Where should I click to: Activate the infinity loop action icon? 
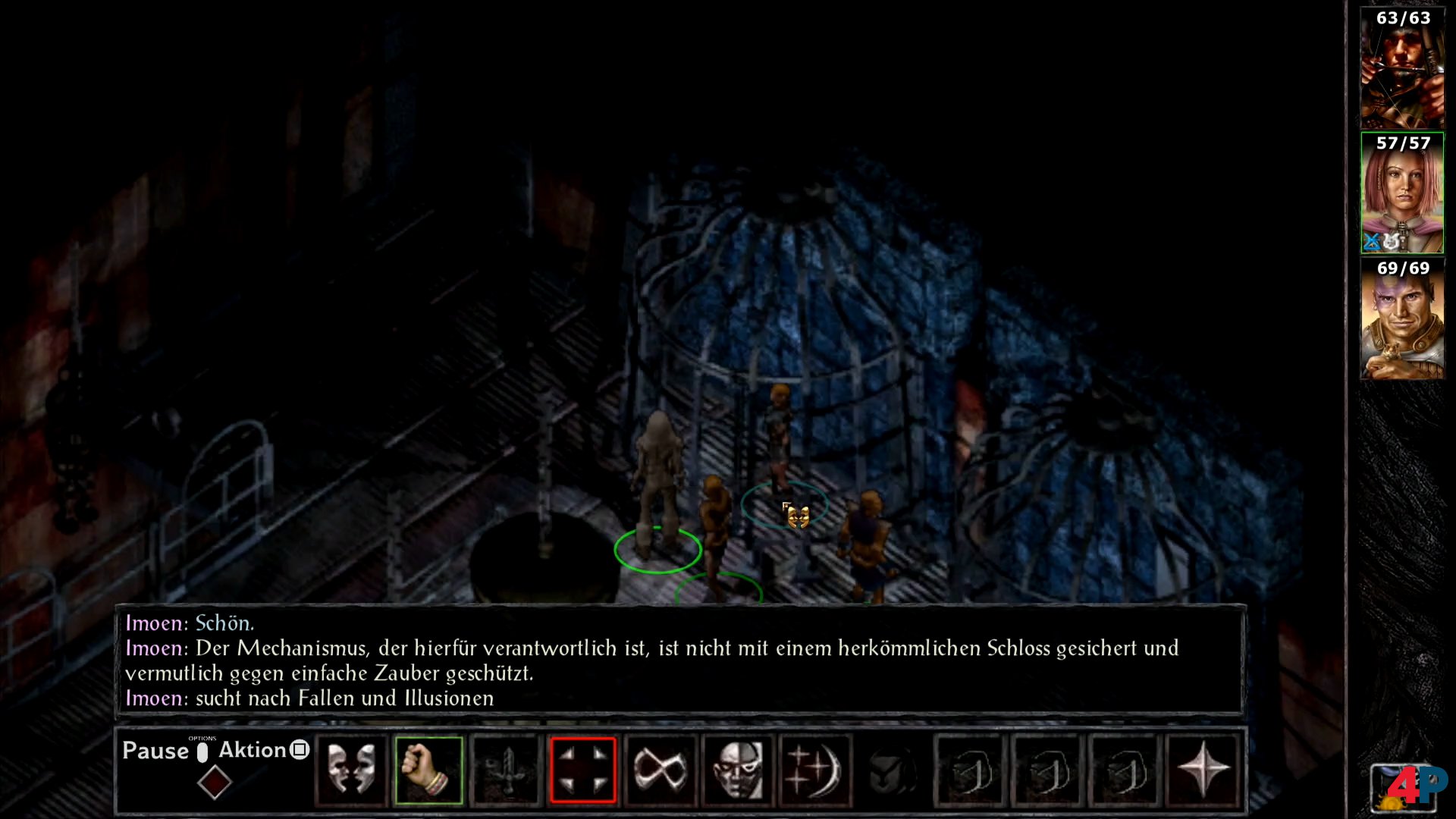point(661,769)
